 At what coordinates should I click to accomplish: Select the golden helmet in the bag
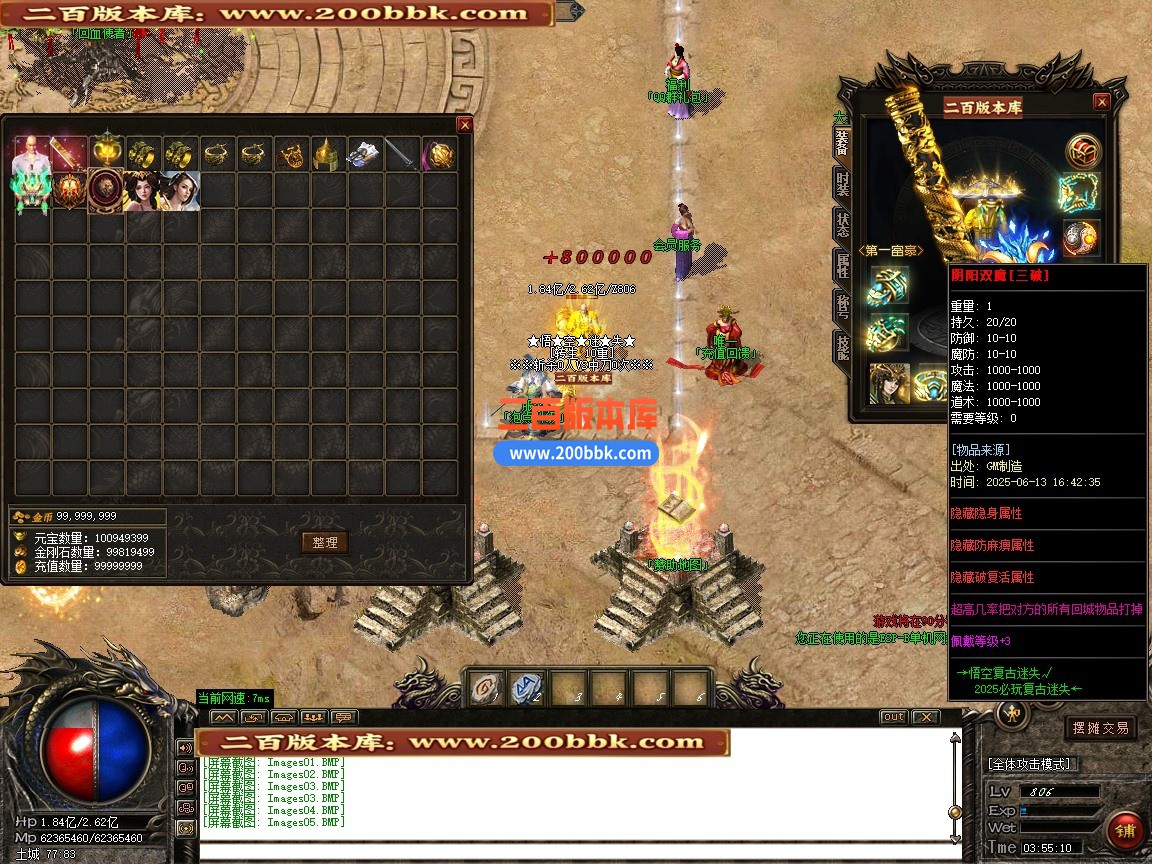(x=328, y=154)
